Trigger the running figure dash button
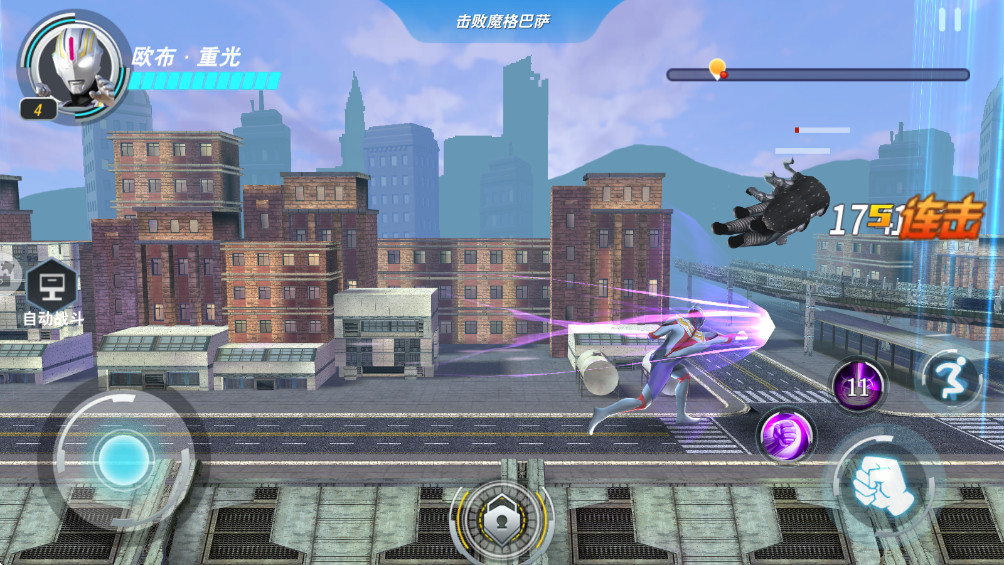The width and height of the screenshot is (1004, 565). (x=949, y=377)
